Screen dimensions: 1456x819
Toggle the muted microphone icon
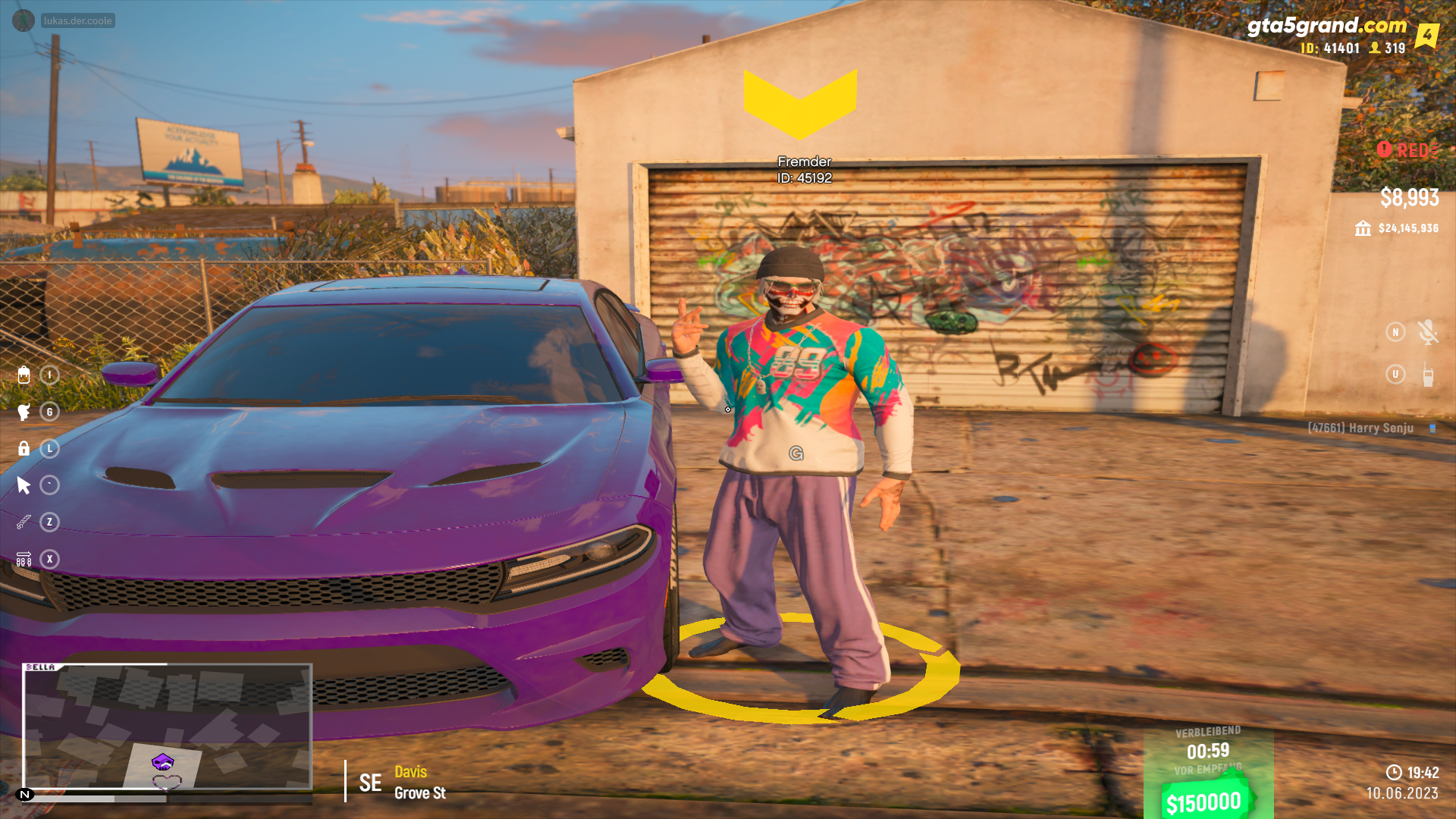1427,332
